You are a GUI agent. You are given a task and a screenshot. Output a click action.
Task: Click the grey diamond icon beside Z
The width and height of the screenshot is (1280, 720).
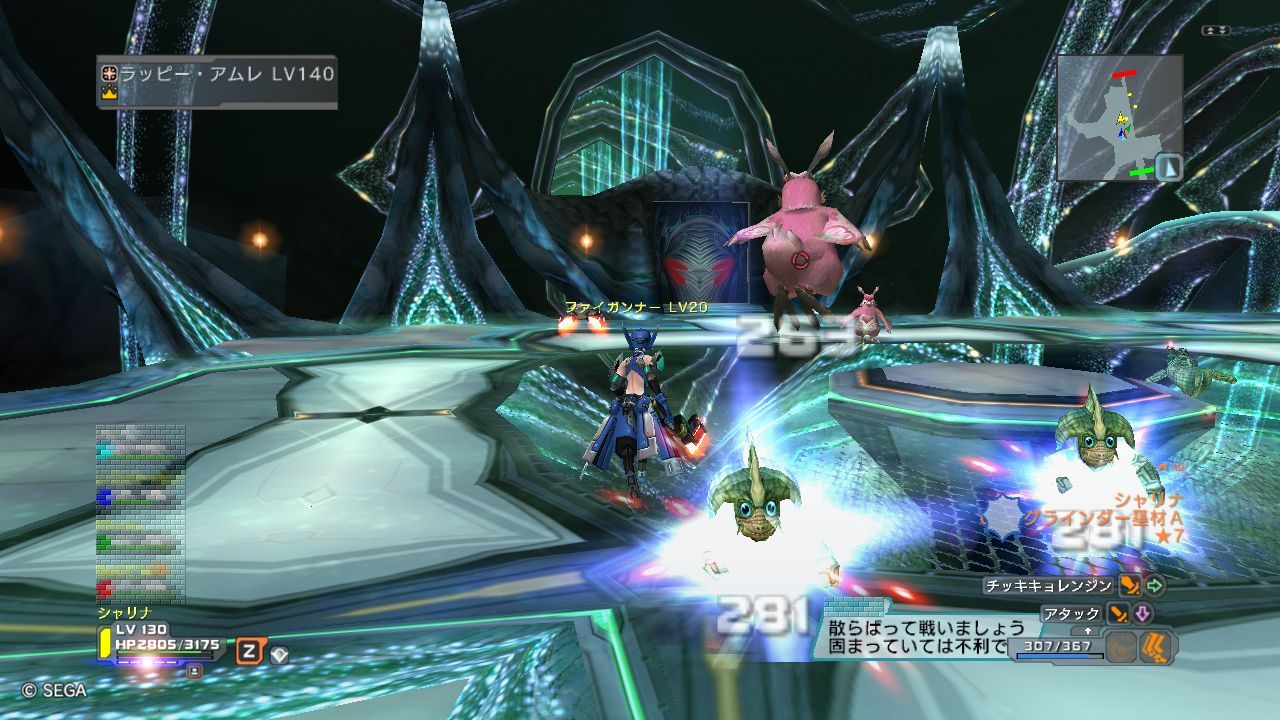pos(279,655)
